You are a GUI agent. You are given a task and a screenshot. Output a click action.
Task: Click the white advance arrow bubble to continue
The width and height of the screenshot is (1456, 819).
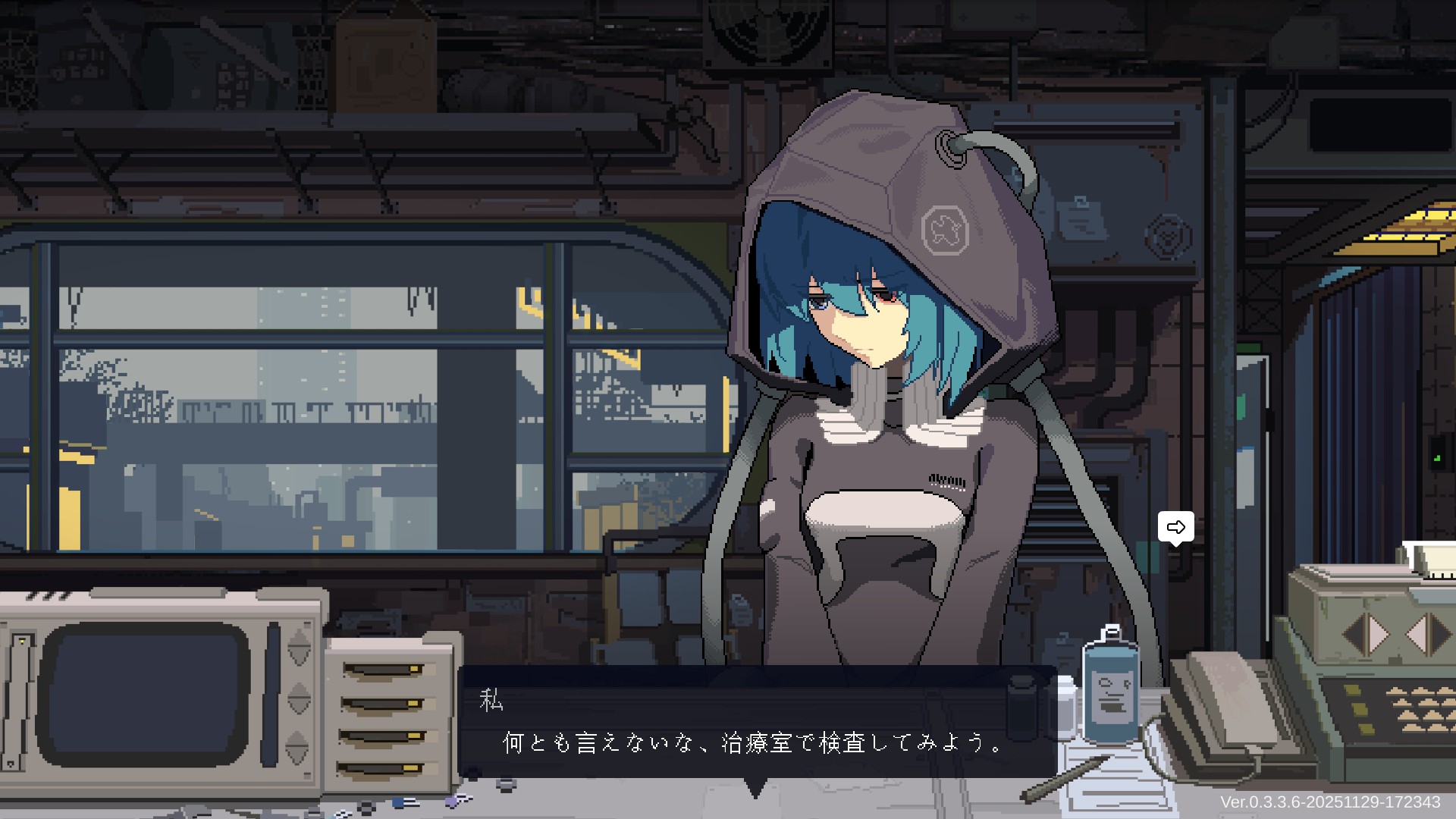[1175, 527]
